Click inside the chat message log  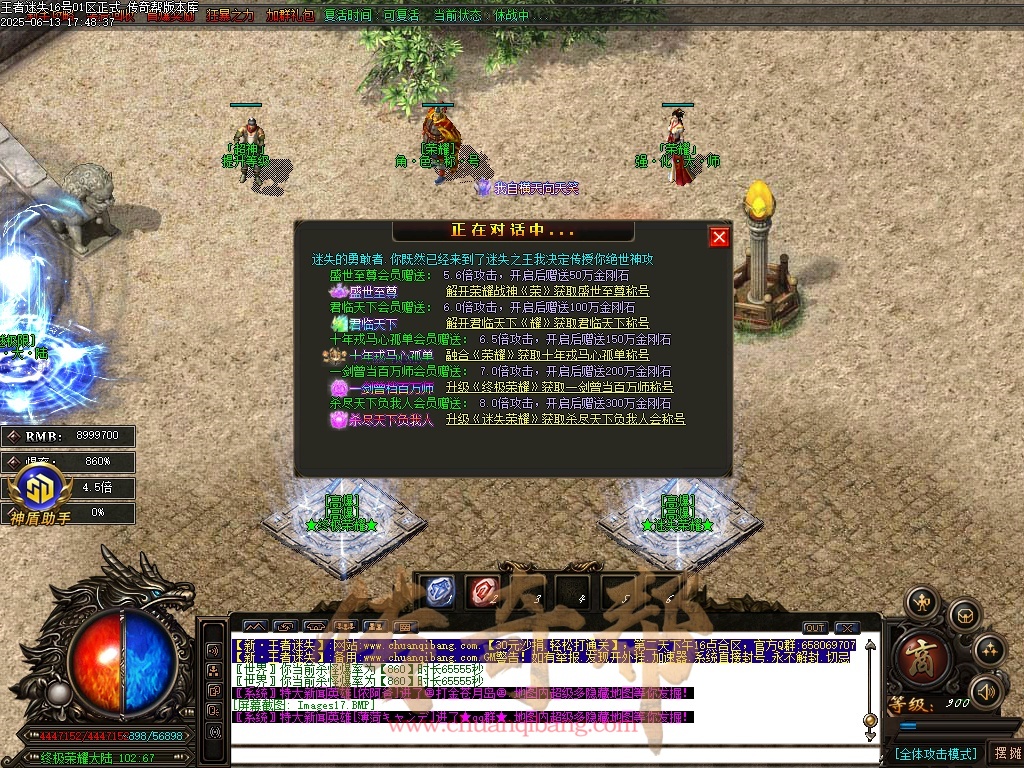coord(545,690)
